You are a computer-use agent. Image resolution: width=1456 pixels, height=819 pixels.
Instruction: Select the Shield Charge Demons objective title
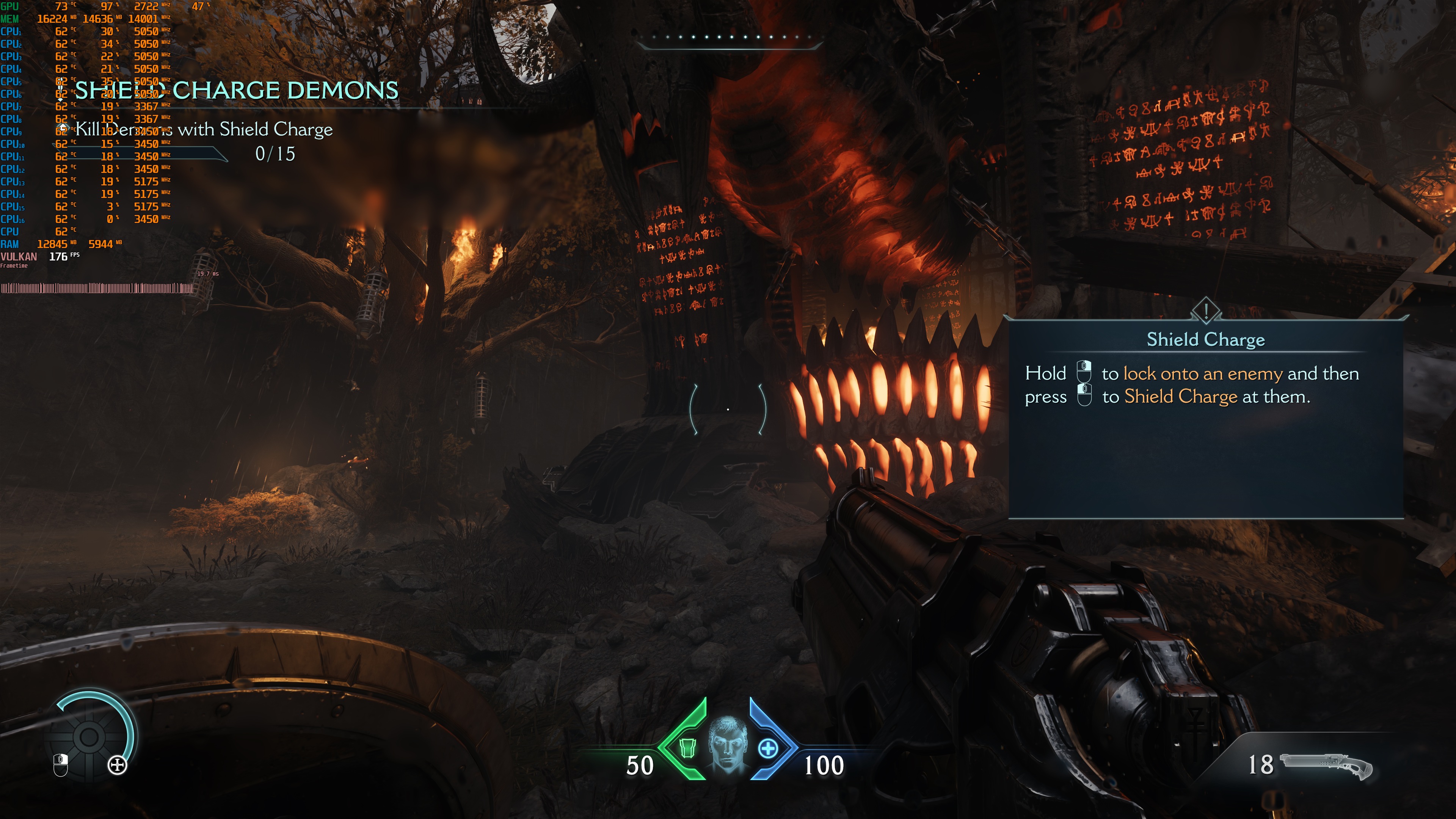(236, 91)
